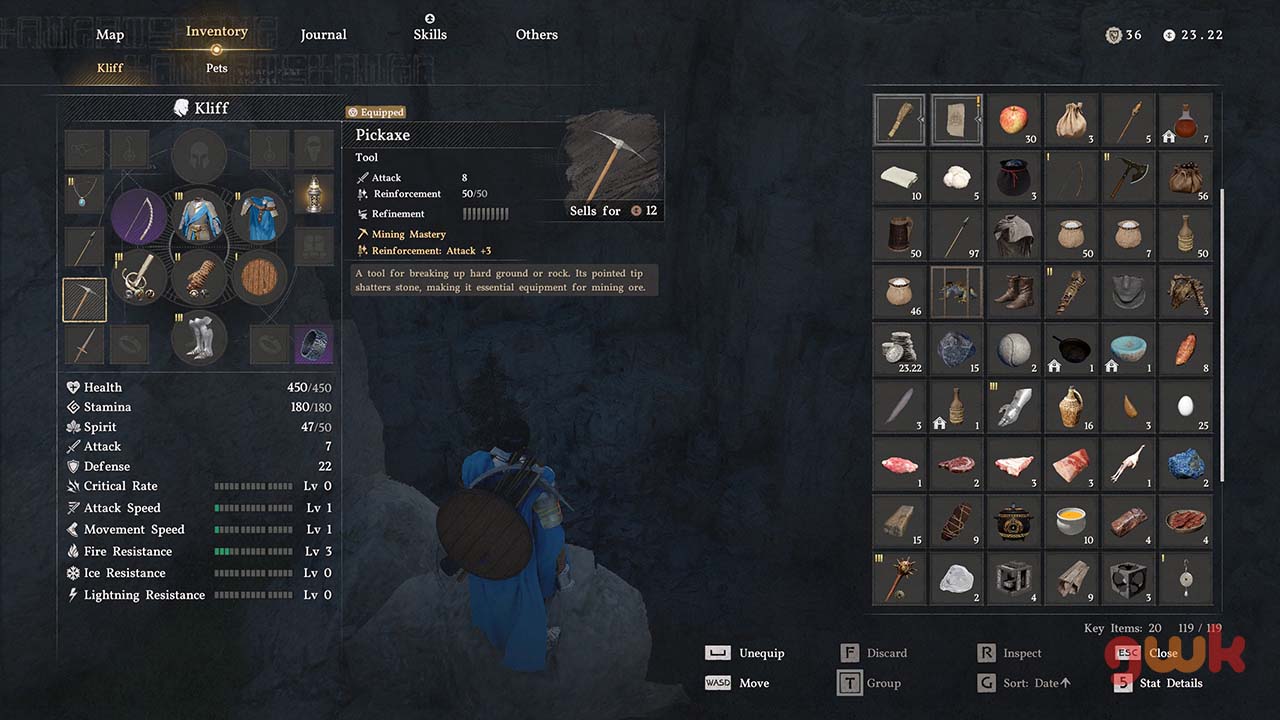The height and width of the screenshot is (720, 1280).
Task: Choose the round wooden shield slot
Action: coord(260,277)
